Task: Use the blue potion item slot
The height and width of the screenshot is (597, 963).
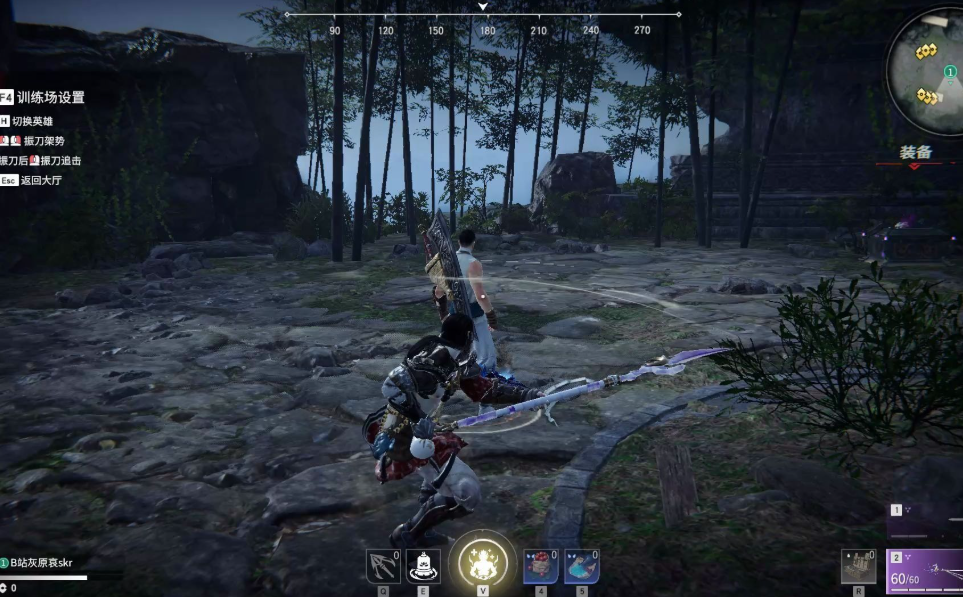Action: click(x=581, y=567)
